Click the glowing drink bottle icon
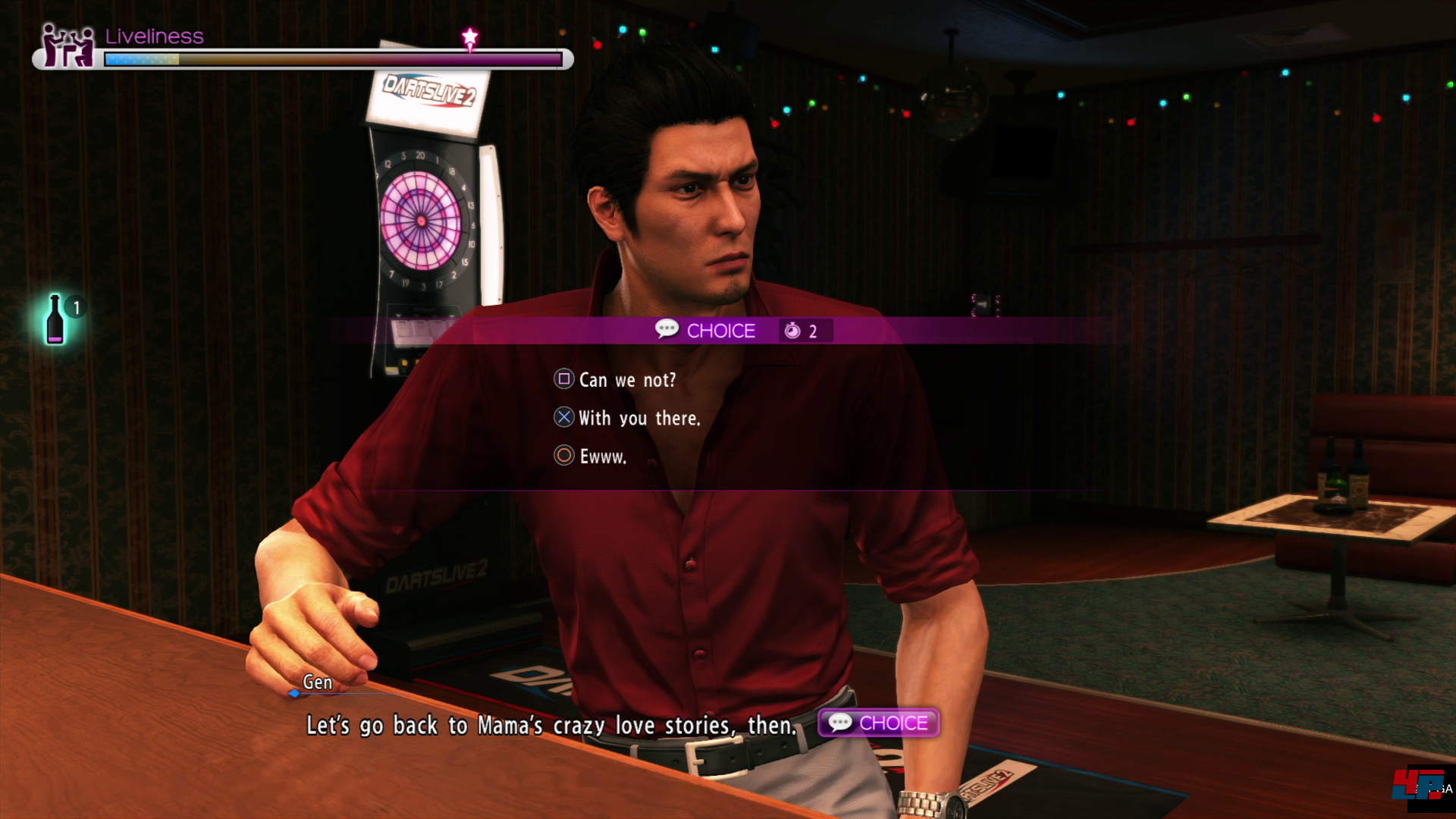The image size is (1456, 819). click(55, 320)
